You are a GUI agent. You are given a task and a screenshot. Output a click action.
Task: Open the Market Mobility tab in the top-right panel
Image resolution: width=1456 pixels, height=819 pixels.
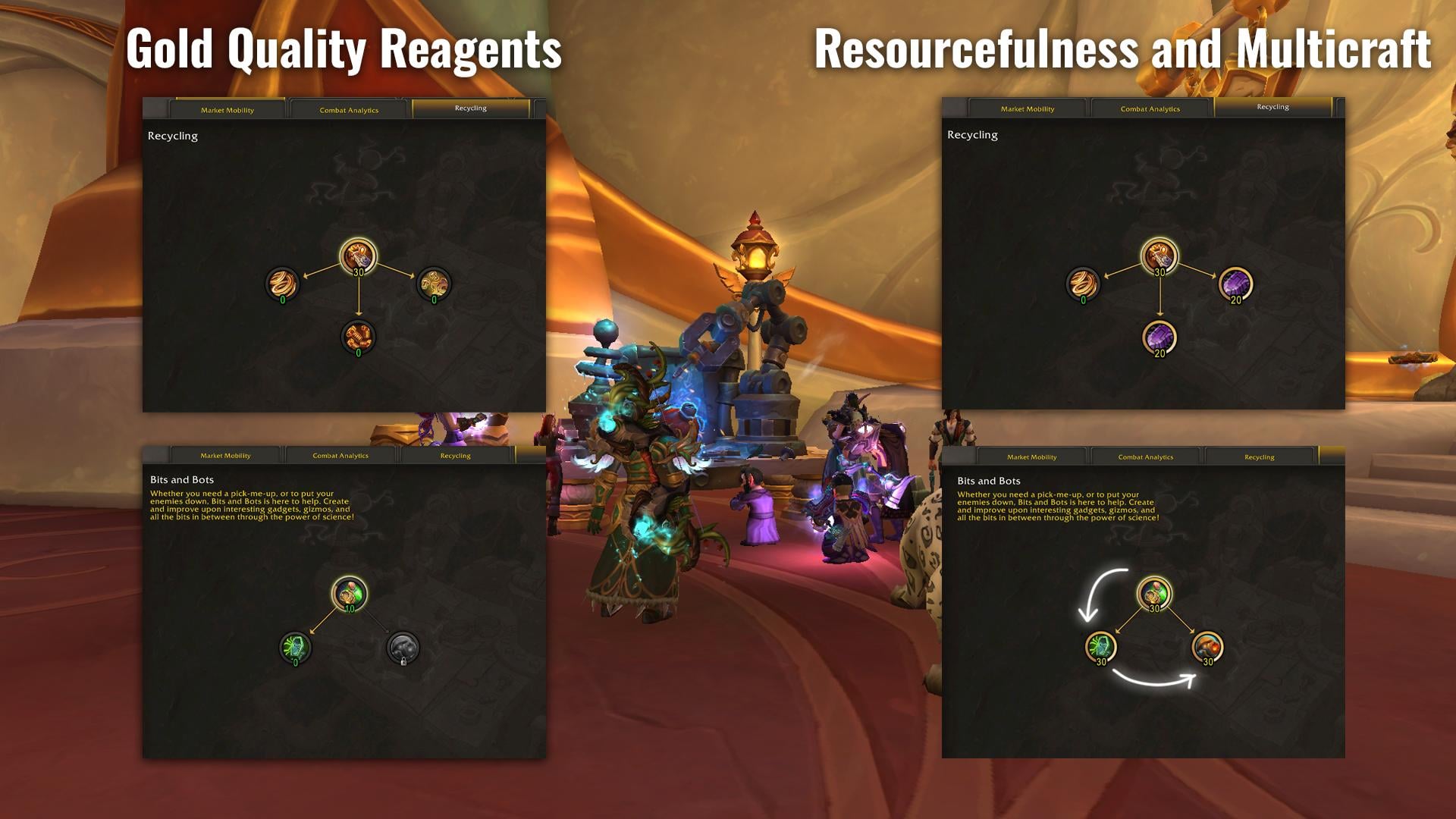pos(1030,108)
